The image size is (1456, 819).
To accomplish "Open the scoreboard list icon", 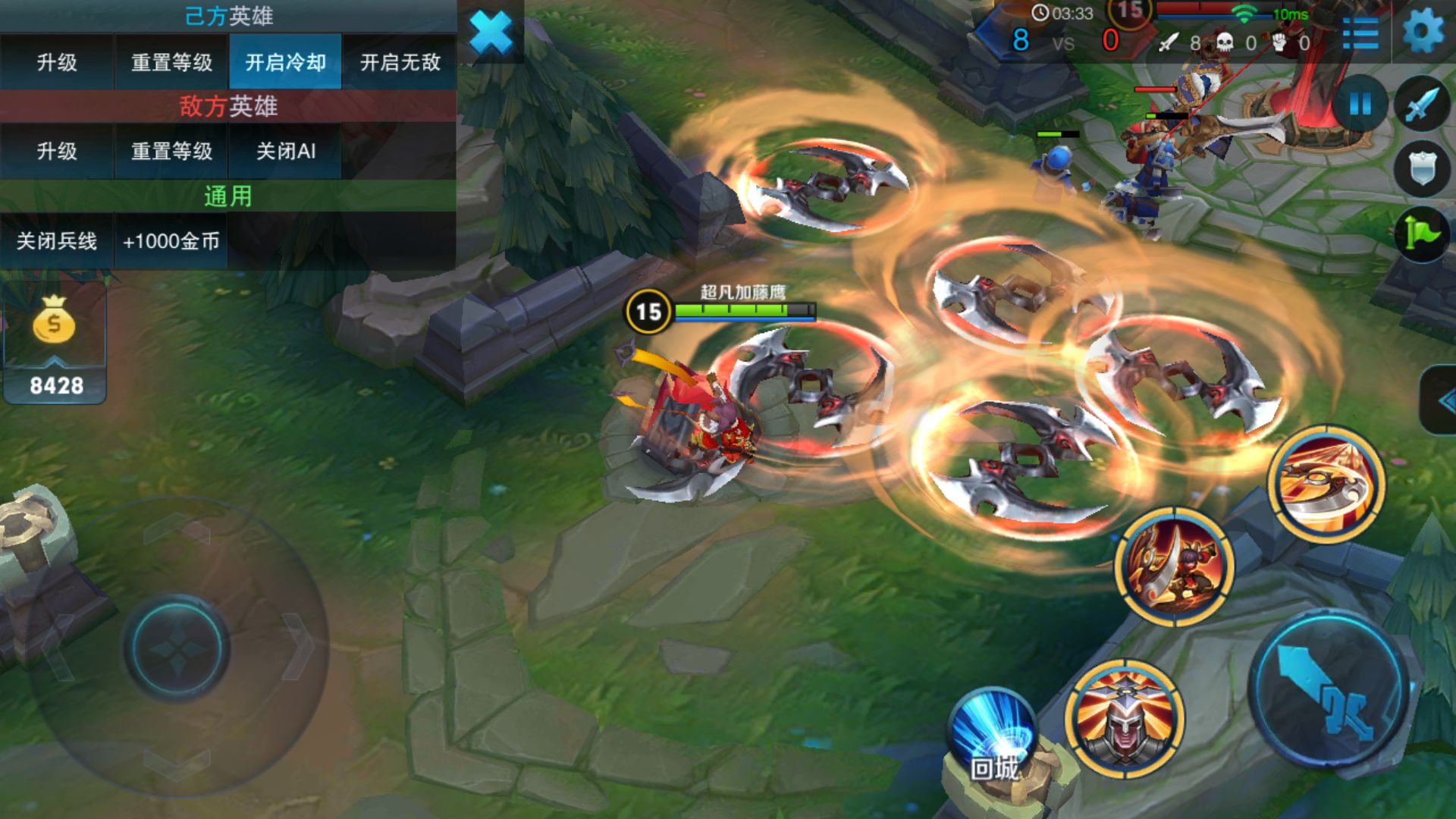I will [1360, 33].
